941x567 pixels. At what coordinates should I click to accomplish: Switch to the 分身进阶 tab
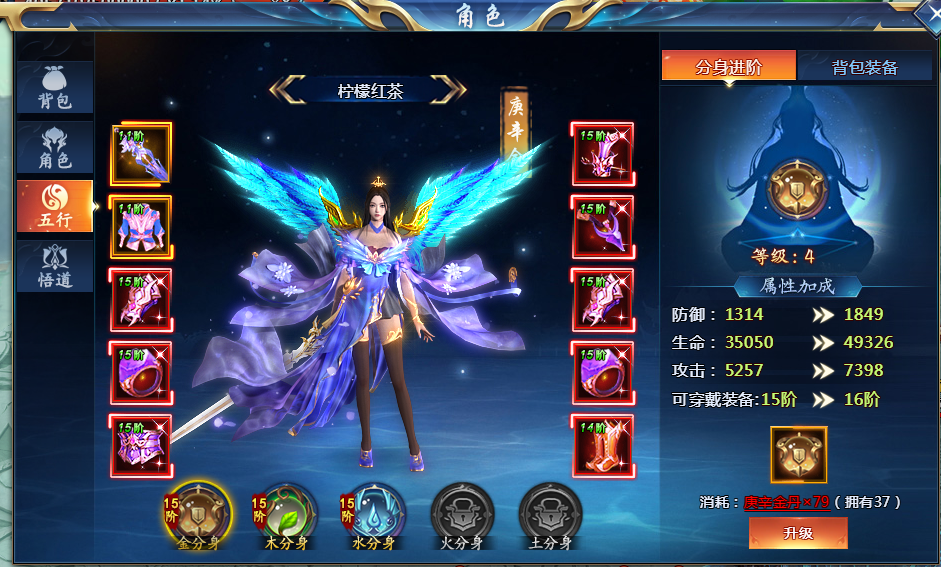[x=728, y=67]
